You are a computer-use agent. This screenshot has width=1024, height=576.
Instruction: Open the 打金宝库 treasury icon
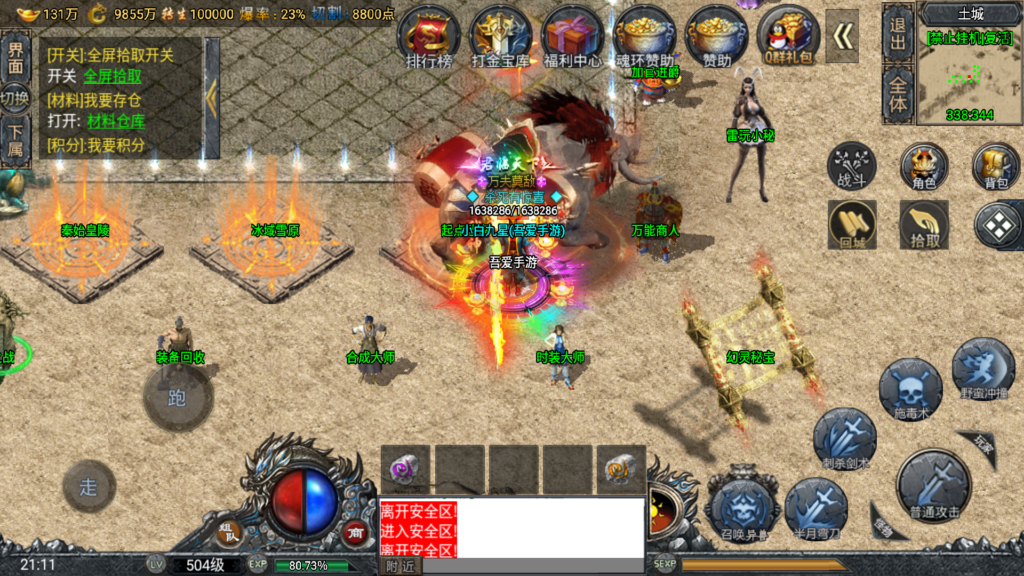(500, 38)
